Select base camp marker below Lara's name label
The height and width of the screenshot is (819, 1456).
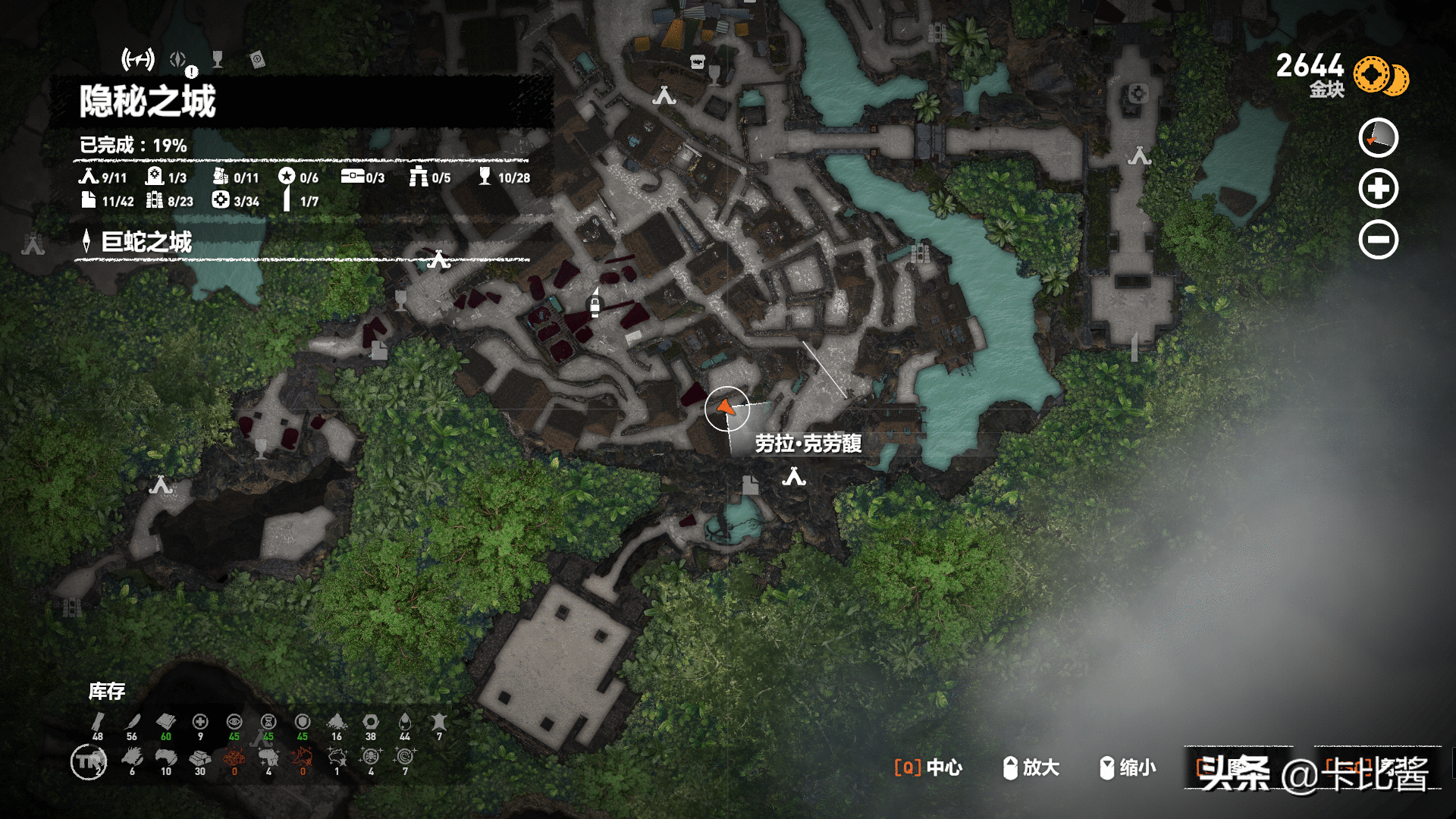point(794,477)
